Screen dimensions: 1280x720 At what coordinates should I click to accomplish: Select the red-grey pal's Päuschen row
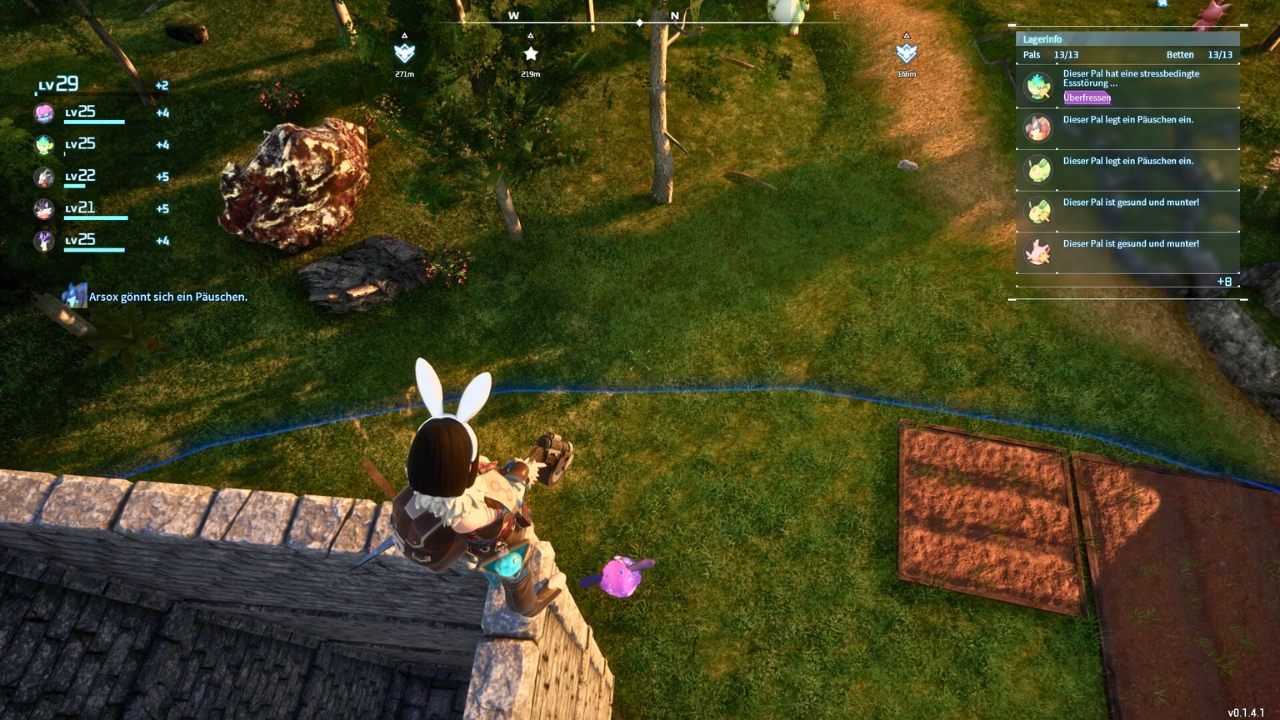tap(1128, 128)
